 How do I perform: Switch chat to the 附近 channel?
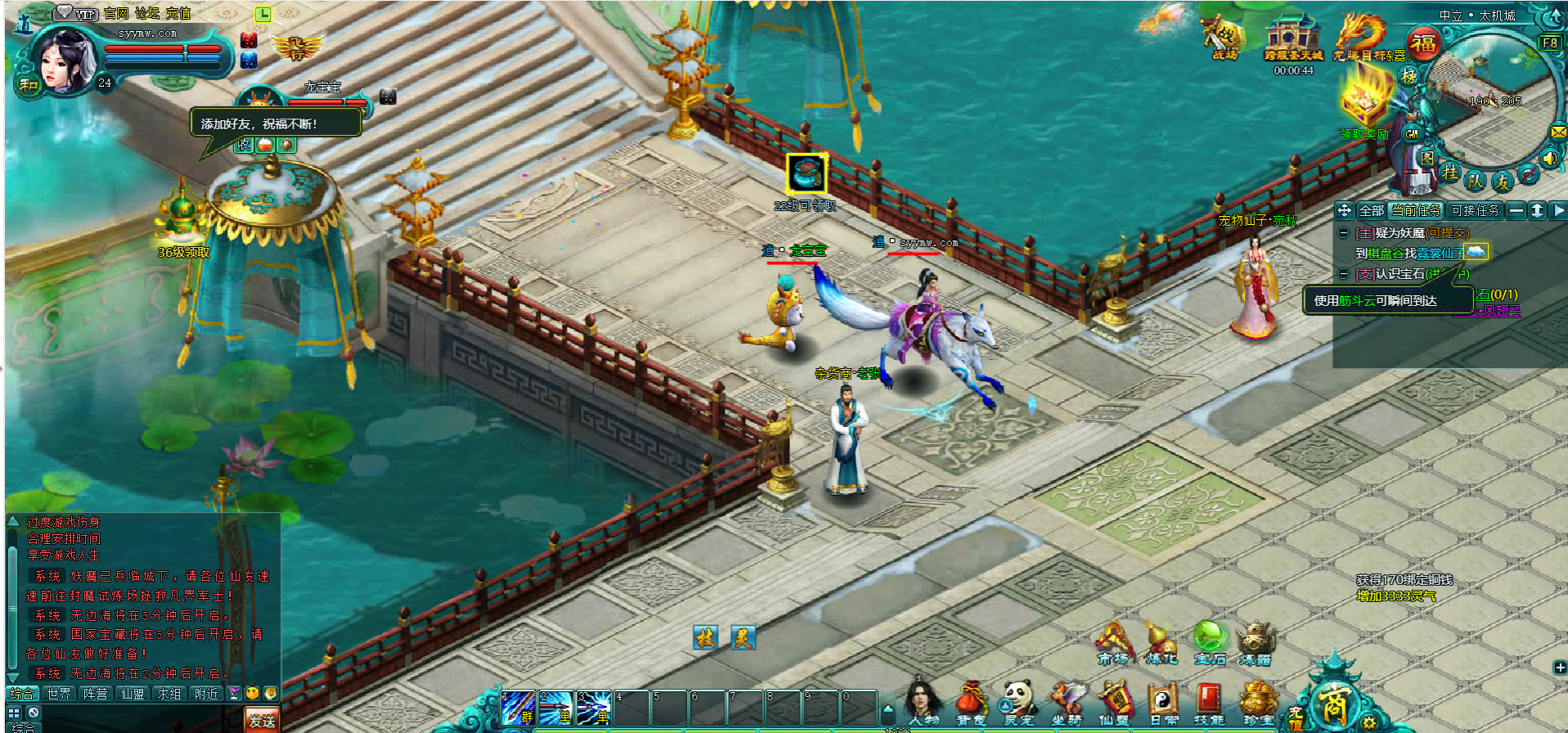206,694
